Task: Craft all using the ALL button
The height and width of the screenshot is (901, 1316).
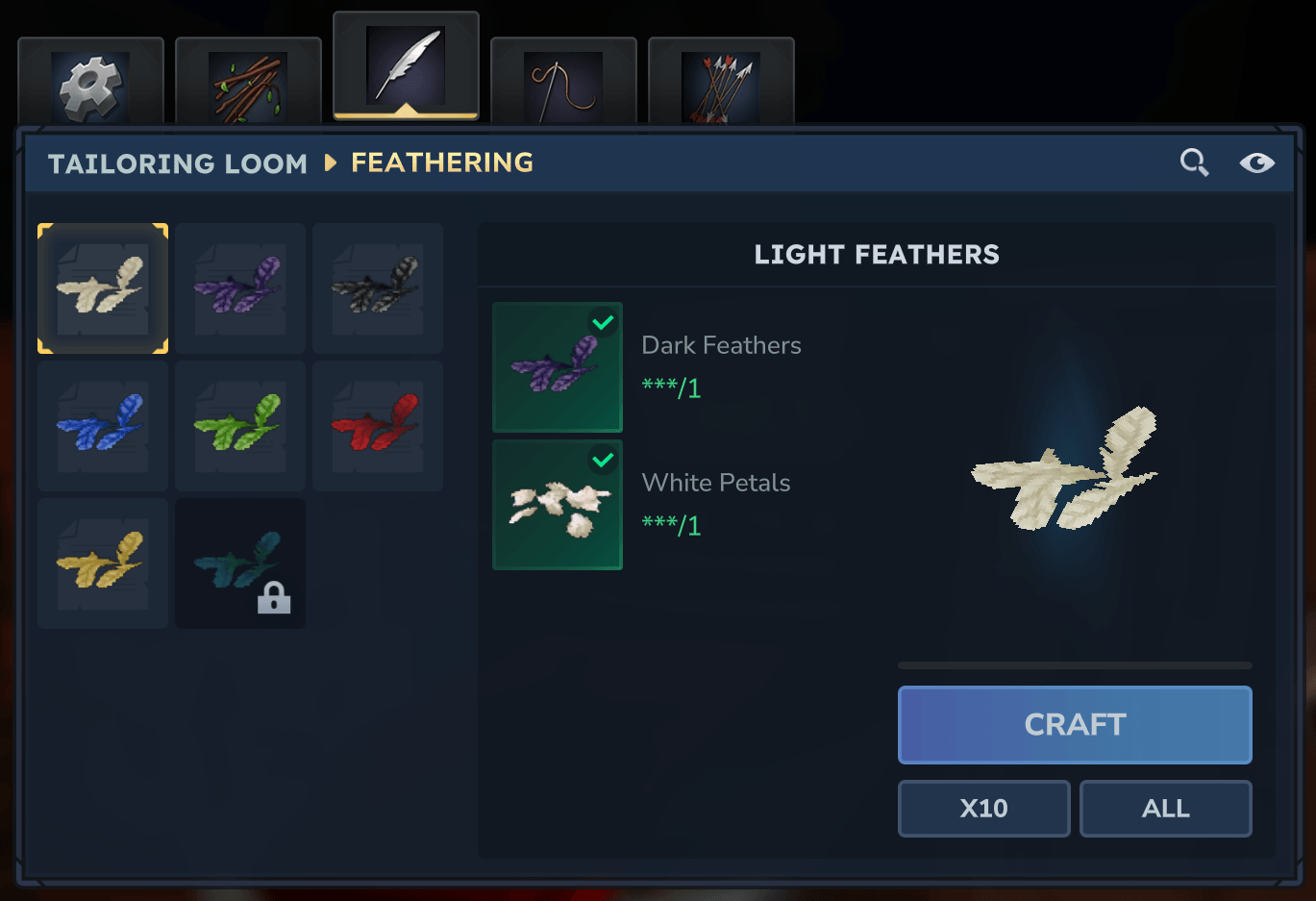Action: pyautogui.click(x=1165, y=809)
